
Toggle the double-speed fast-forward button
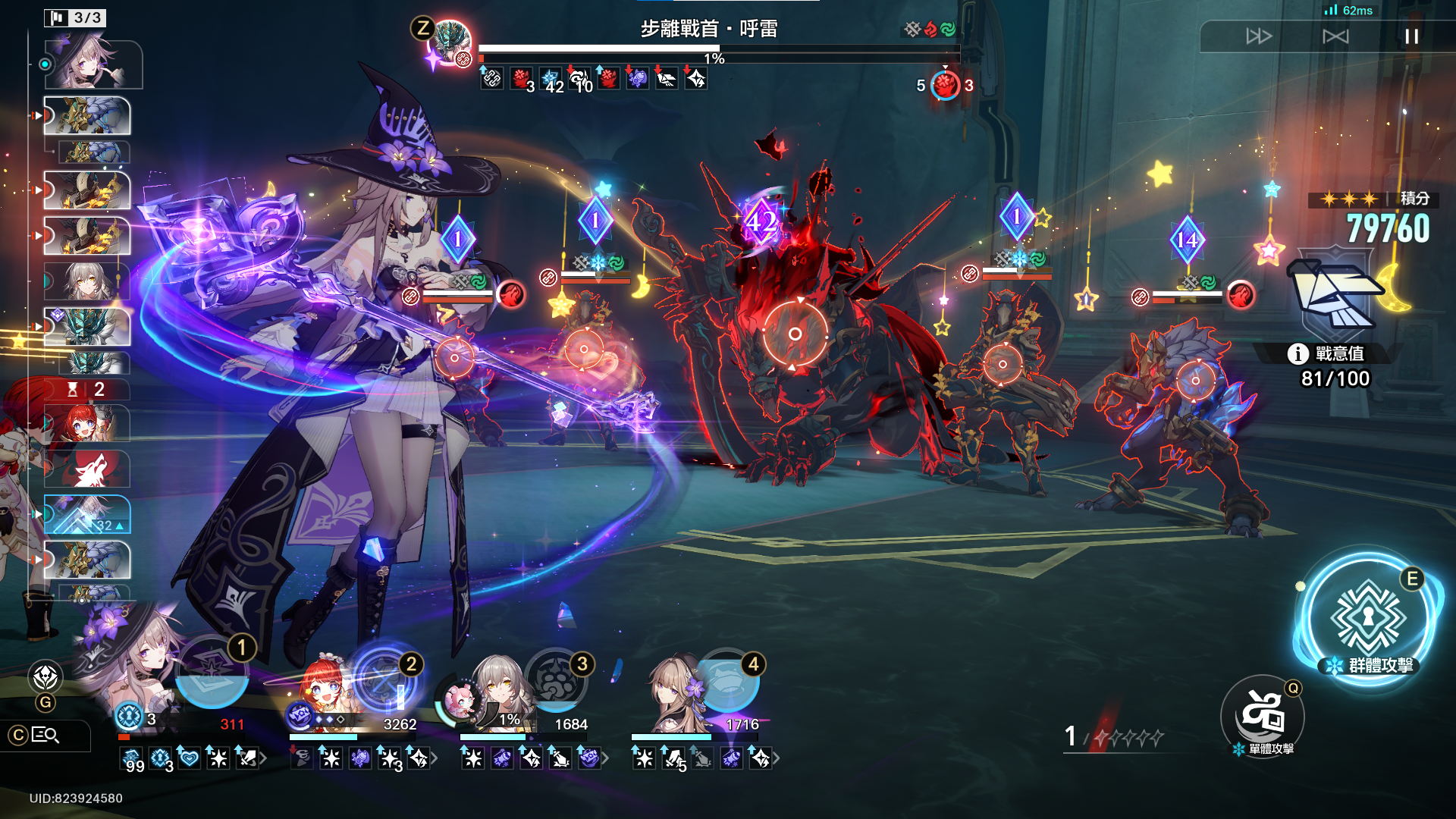pyautogui.click(x=1259, y=36)
